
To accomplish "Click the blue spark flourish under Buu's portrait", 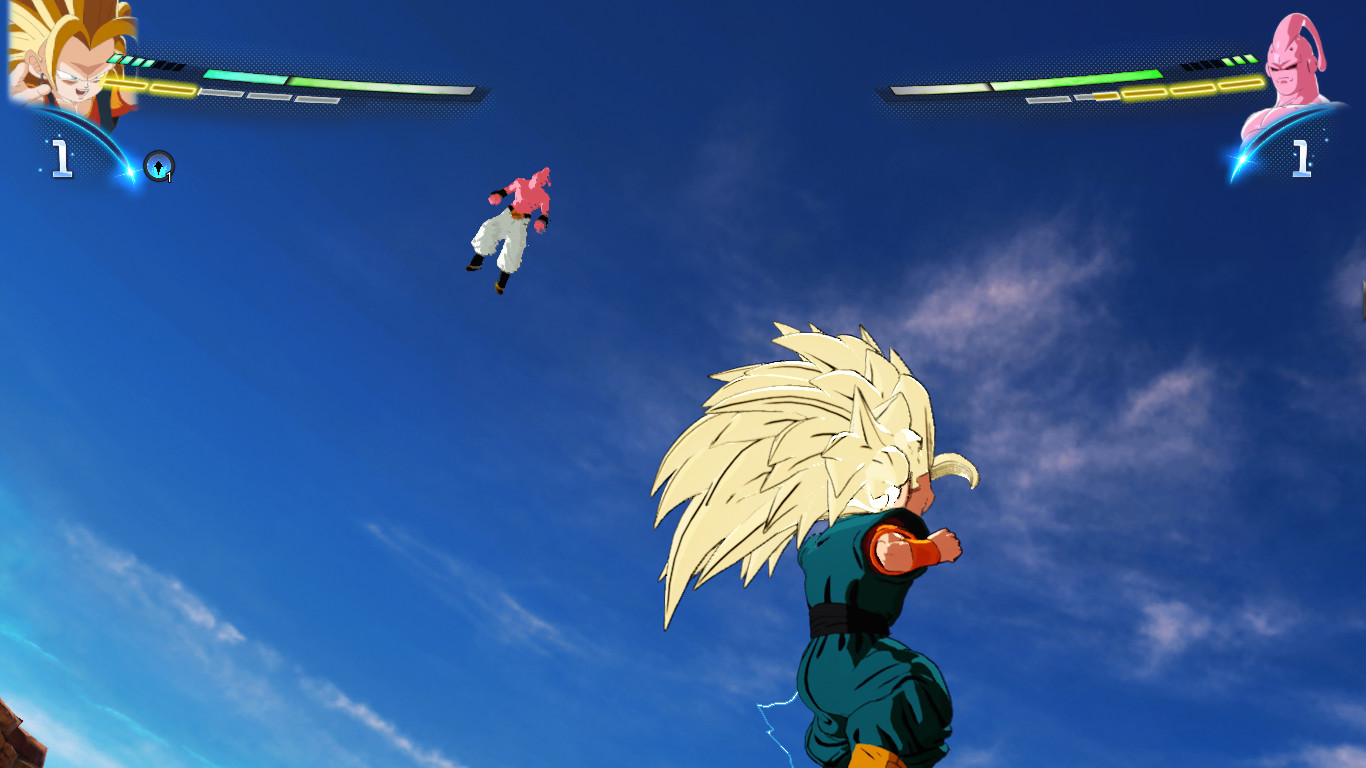I will 1241,159.
